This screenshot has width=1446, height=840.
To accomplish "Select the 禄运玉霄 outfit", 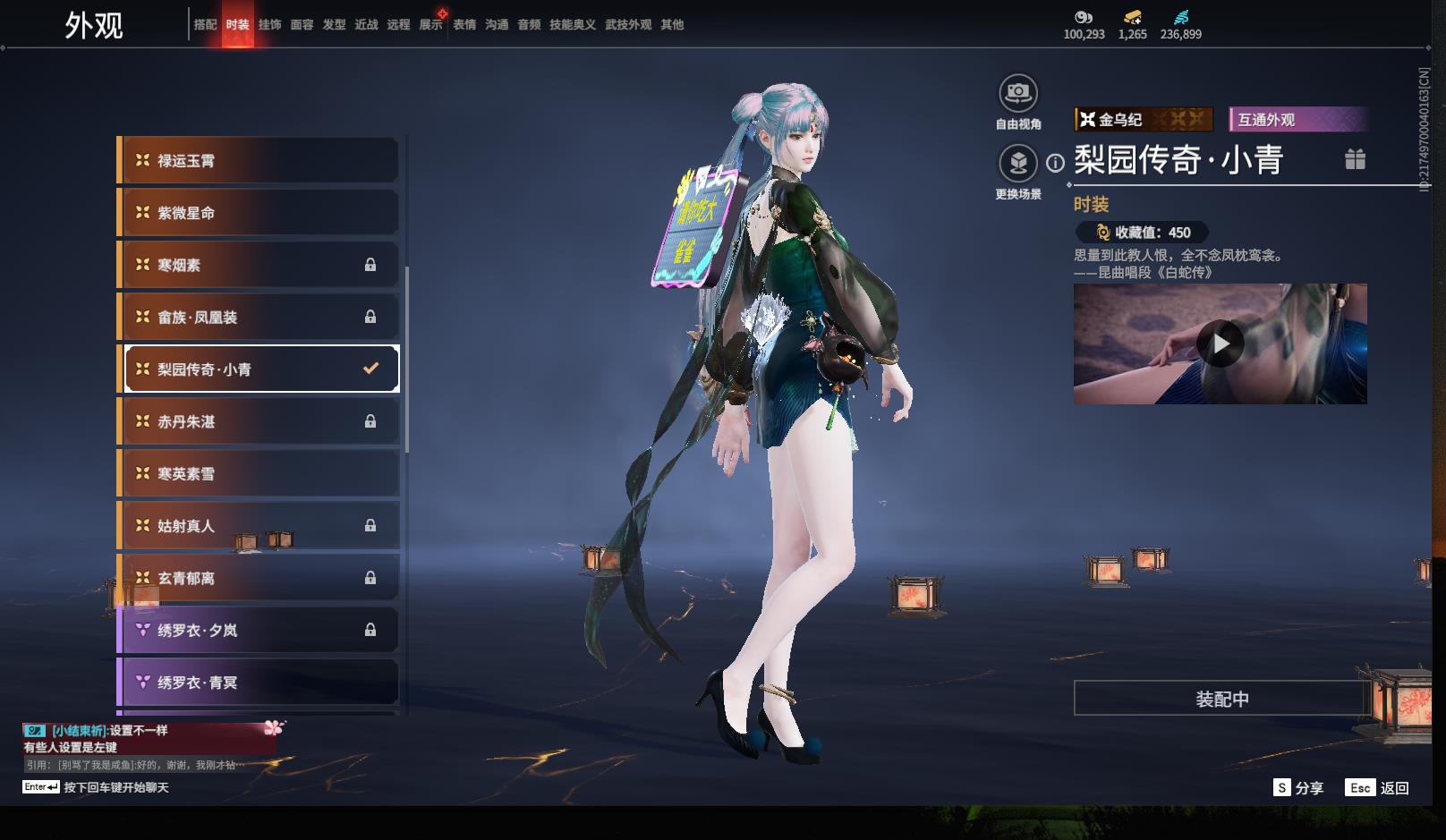I will (x=259, y=161).
